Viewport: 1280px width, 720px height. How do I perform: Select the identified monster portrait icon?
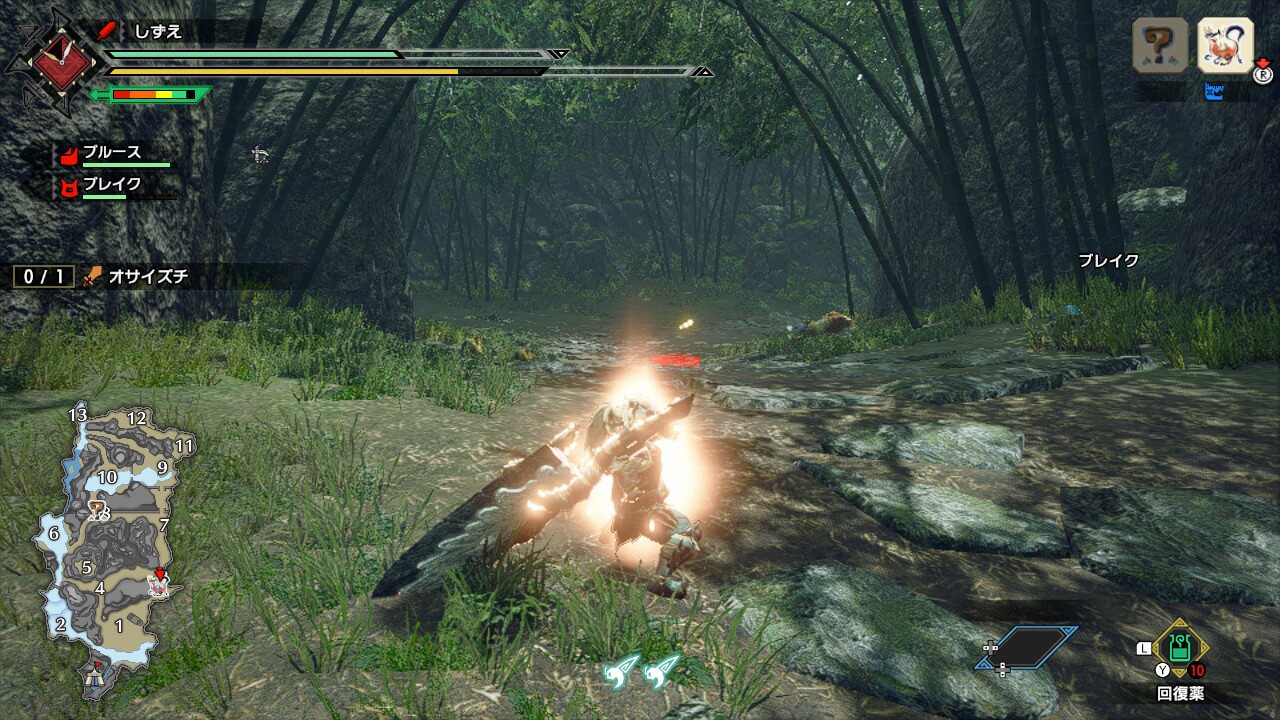[x=1225, y=45]
